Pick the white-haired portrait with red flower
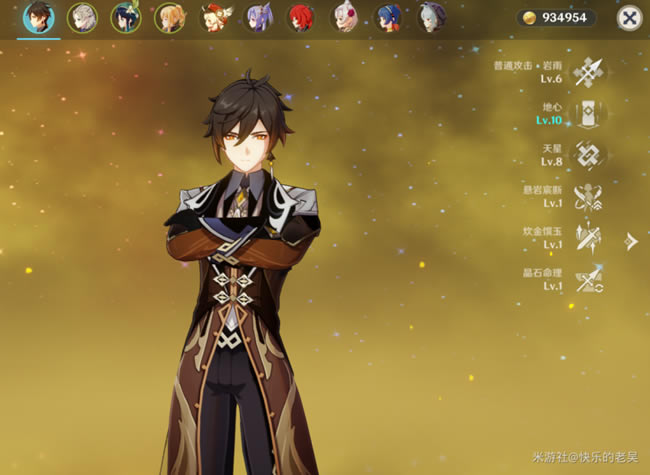 tap(345, 17)
